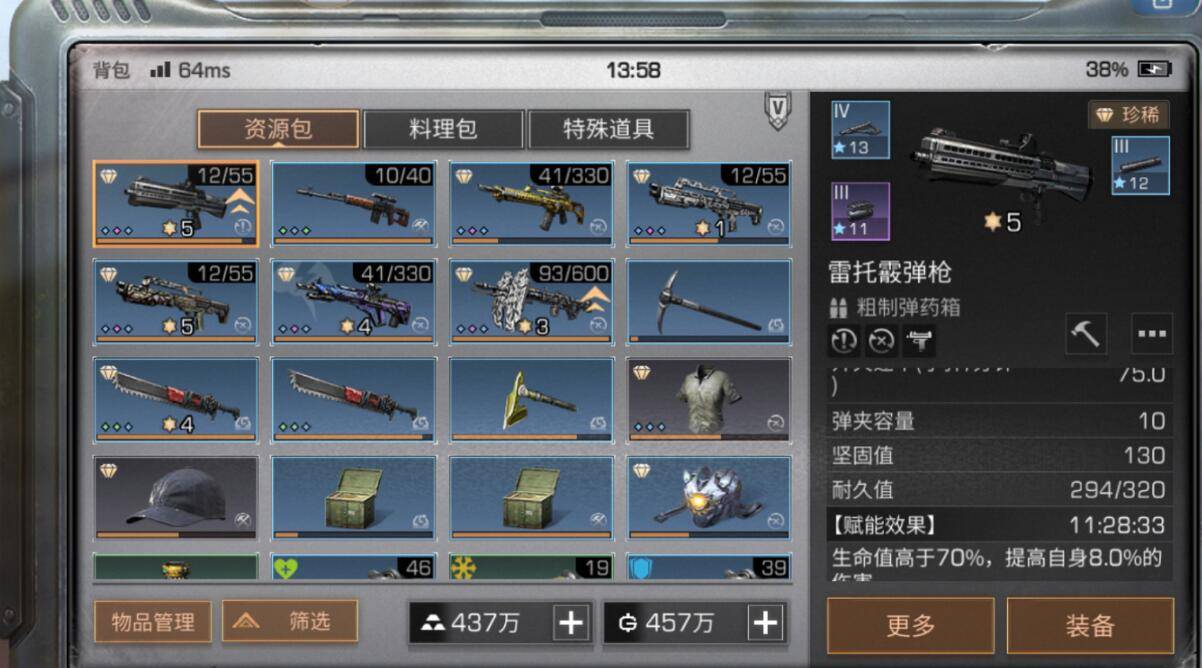Switch to the 料理包 tab
Image resolution: width=1202 pixels, height=668 pixels.
point(443,129)
